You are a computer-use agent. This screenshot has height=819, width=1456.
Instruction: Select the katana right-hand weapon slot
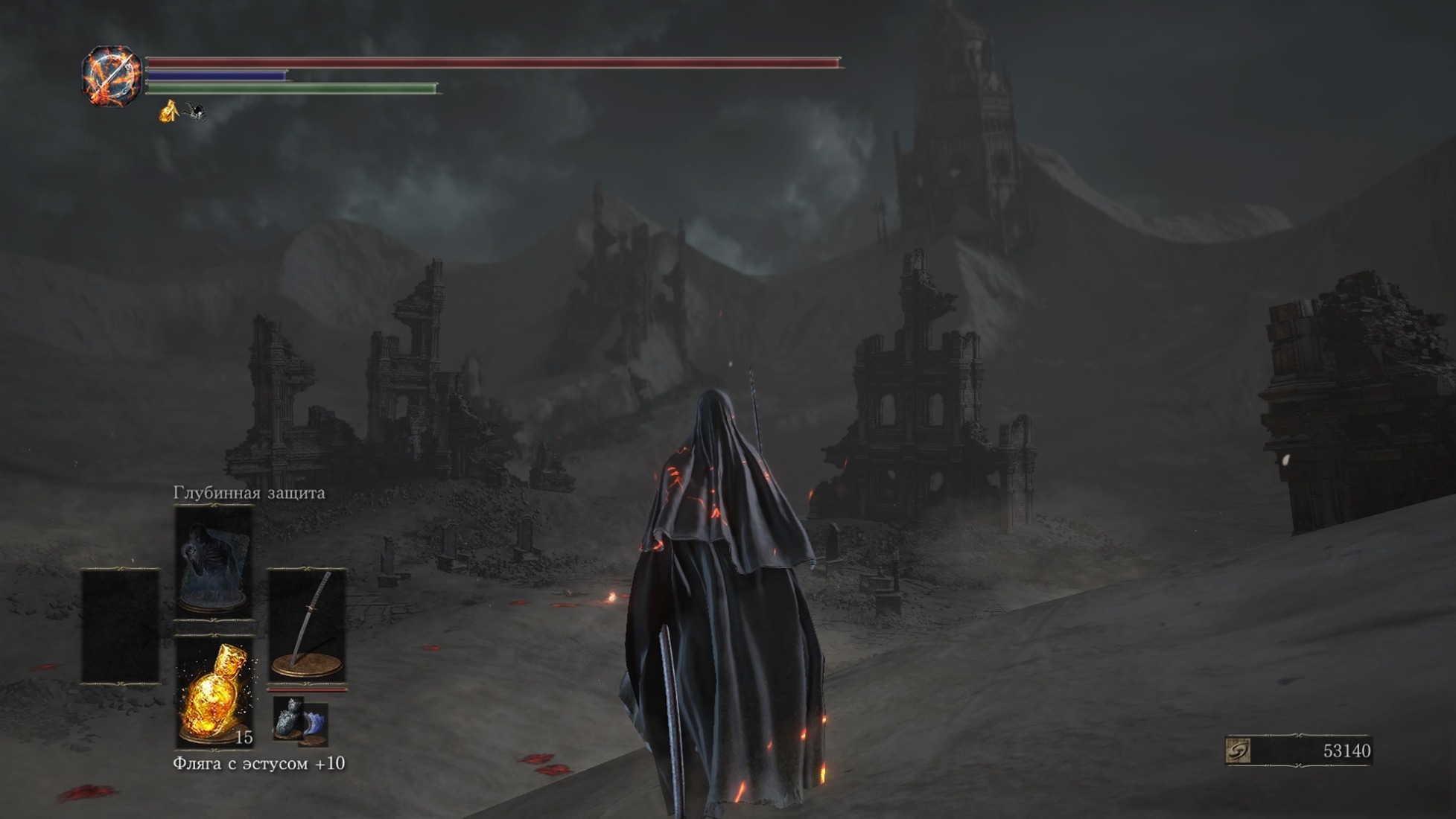[x=307, y=624]
